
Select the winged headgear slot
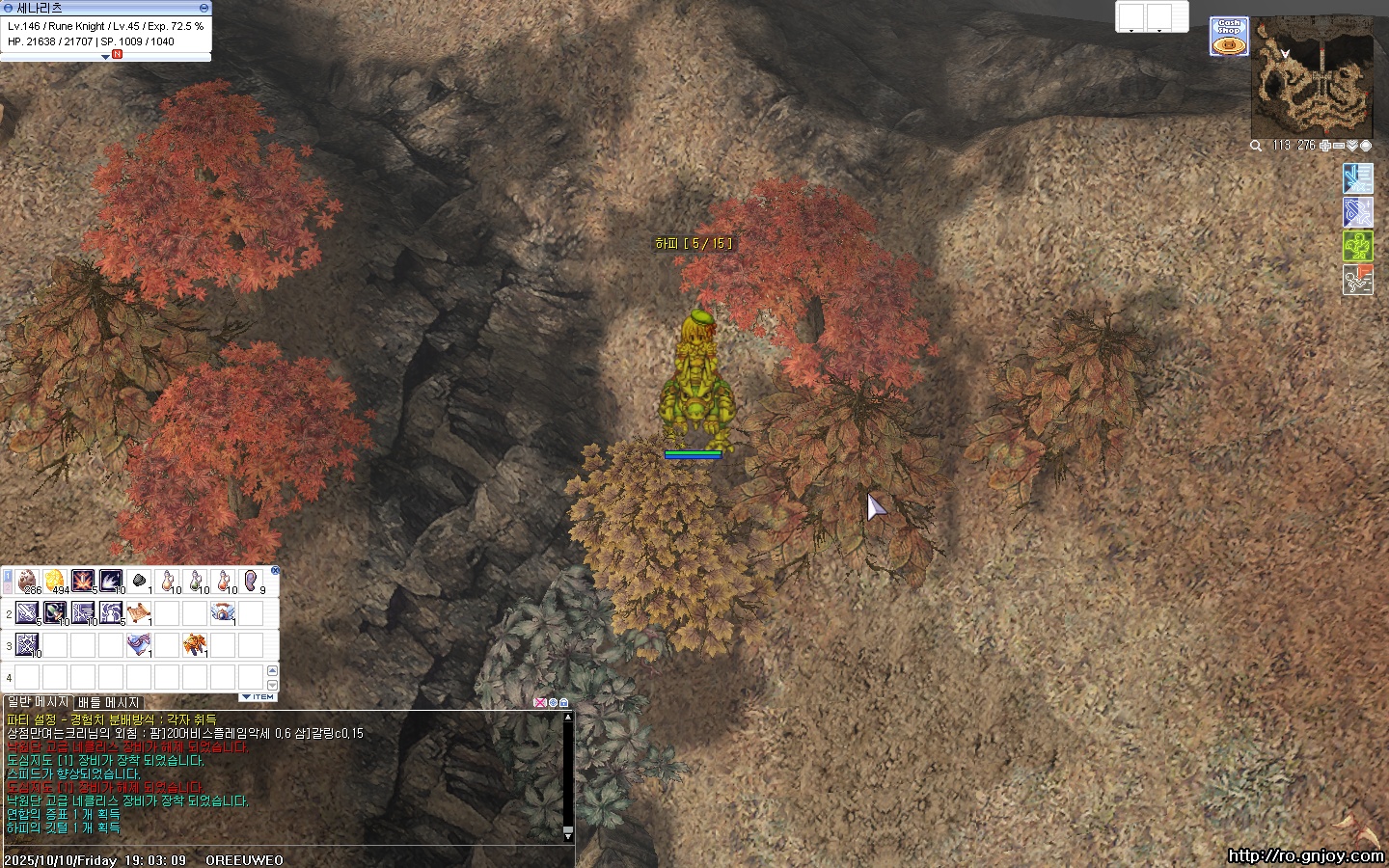[223, 613]
